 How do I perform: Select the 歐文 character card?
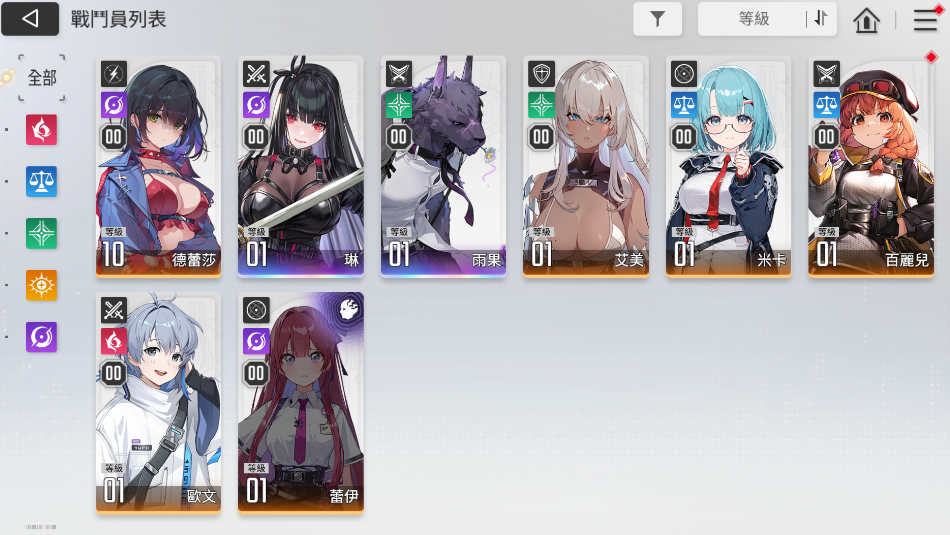coord(159,402)
